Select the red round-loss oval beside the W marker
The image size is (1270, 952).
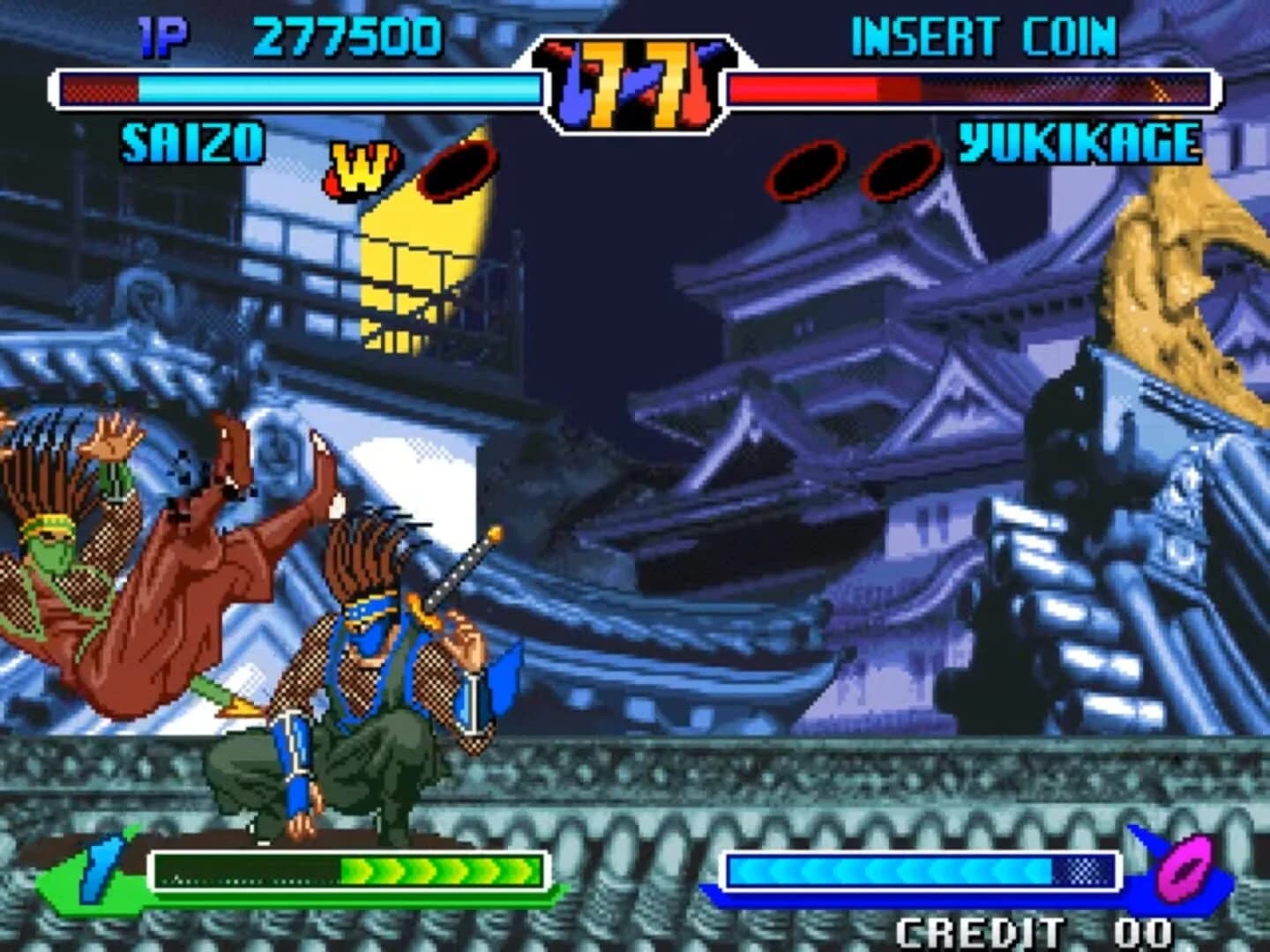point(459,166)
